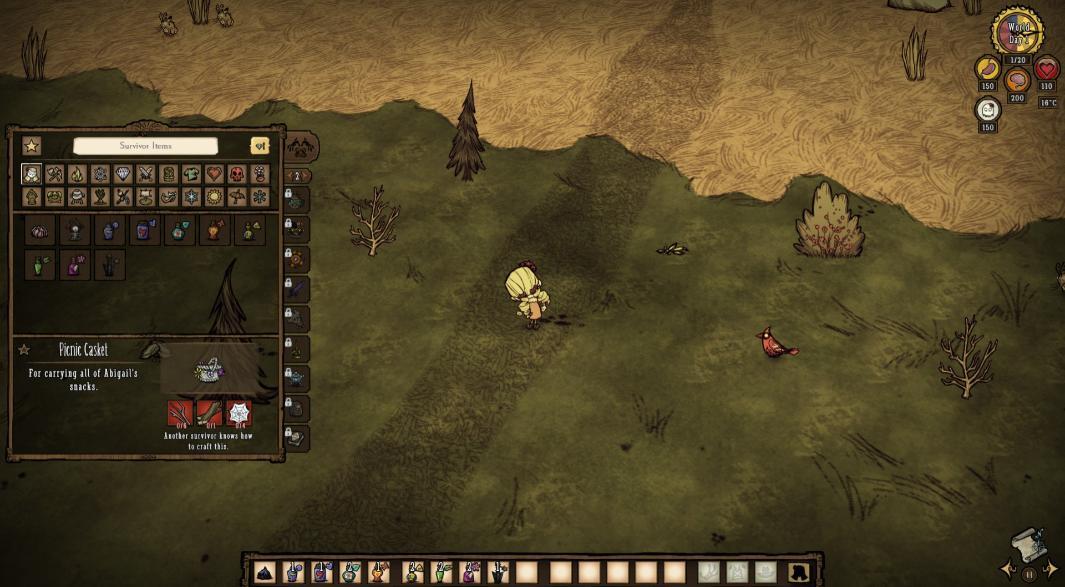Viewport: 1065px width, 587px height.
Task: Click the backpack equipment slot
Action: [799, 573]
